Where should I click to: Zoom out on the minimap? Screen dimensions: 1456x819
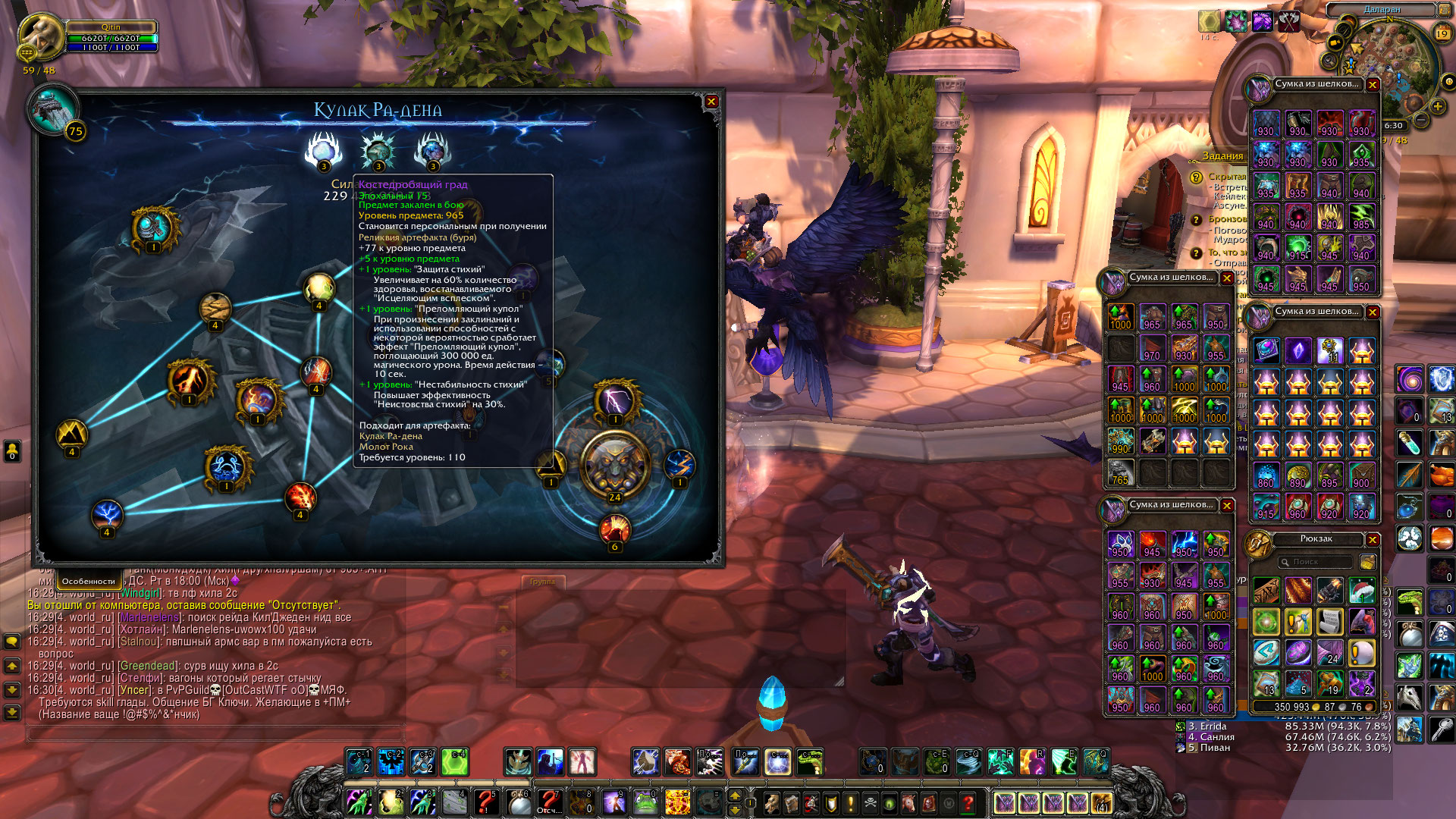coord(1422,120)
